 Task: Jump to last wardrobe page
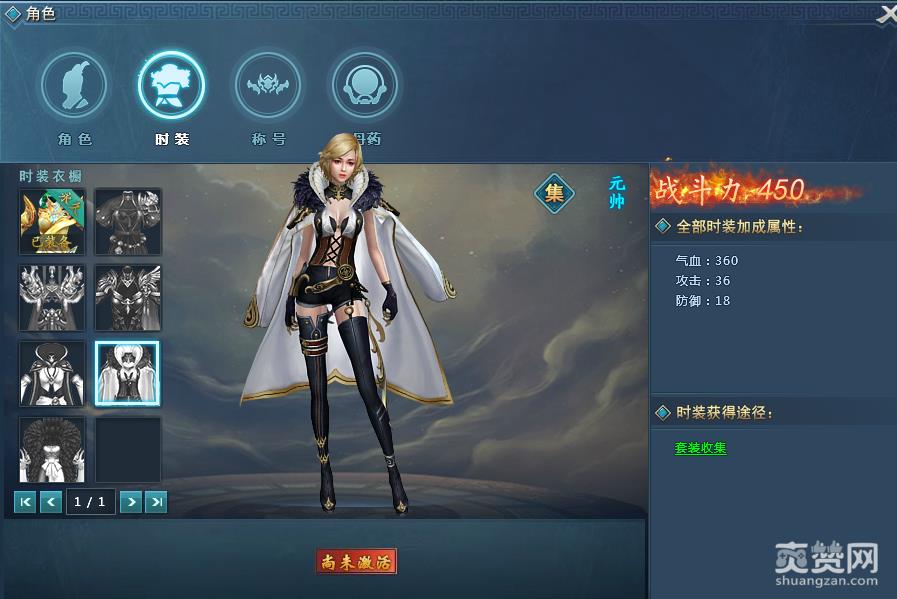click(x=155, y=502)
